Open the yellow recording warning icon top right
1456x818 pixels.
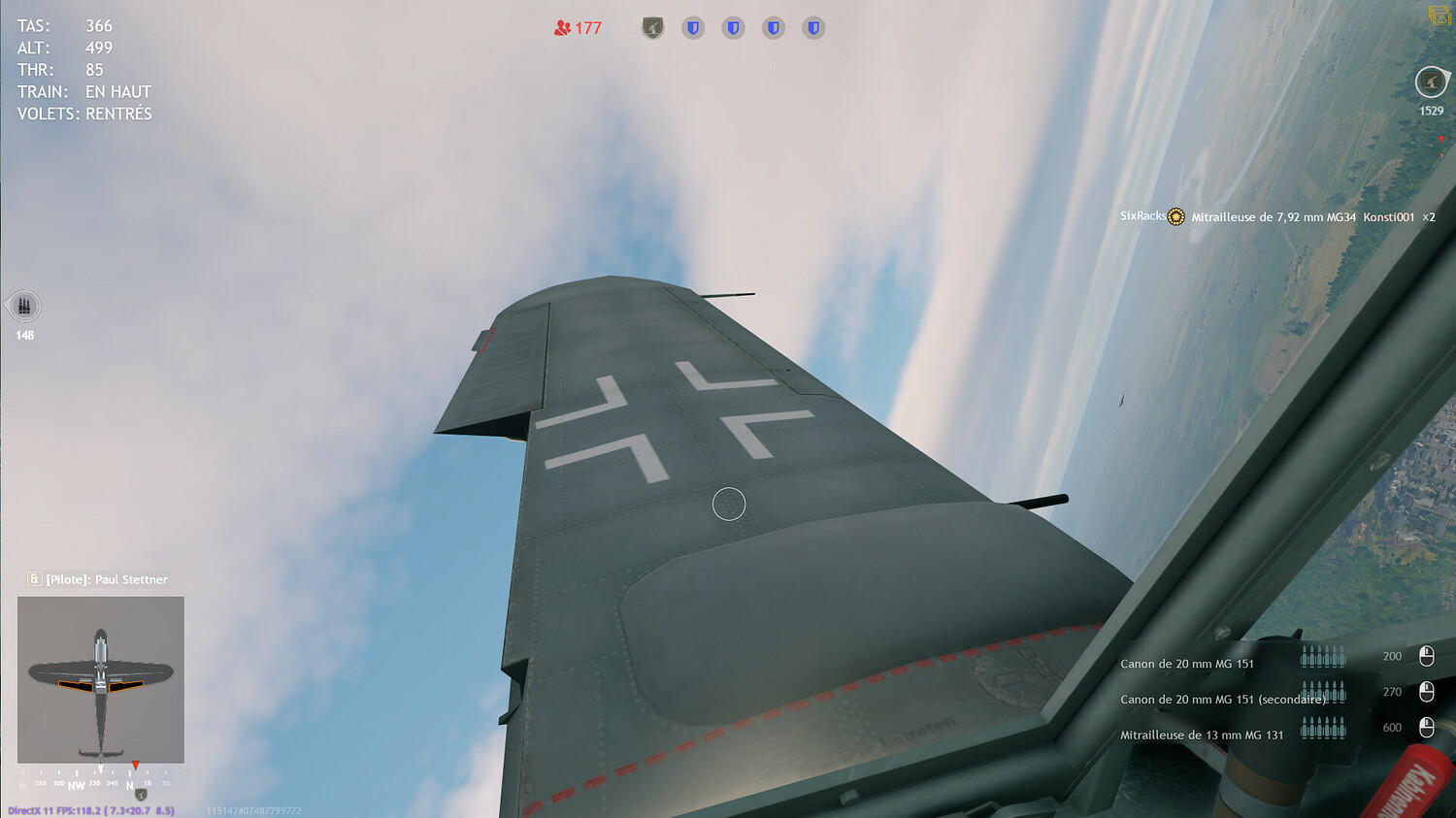click(1438, 16)
